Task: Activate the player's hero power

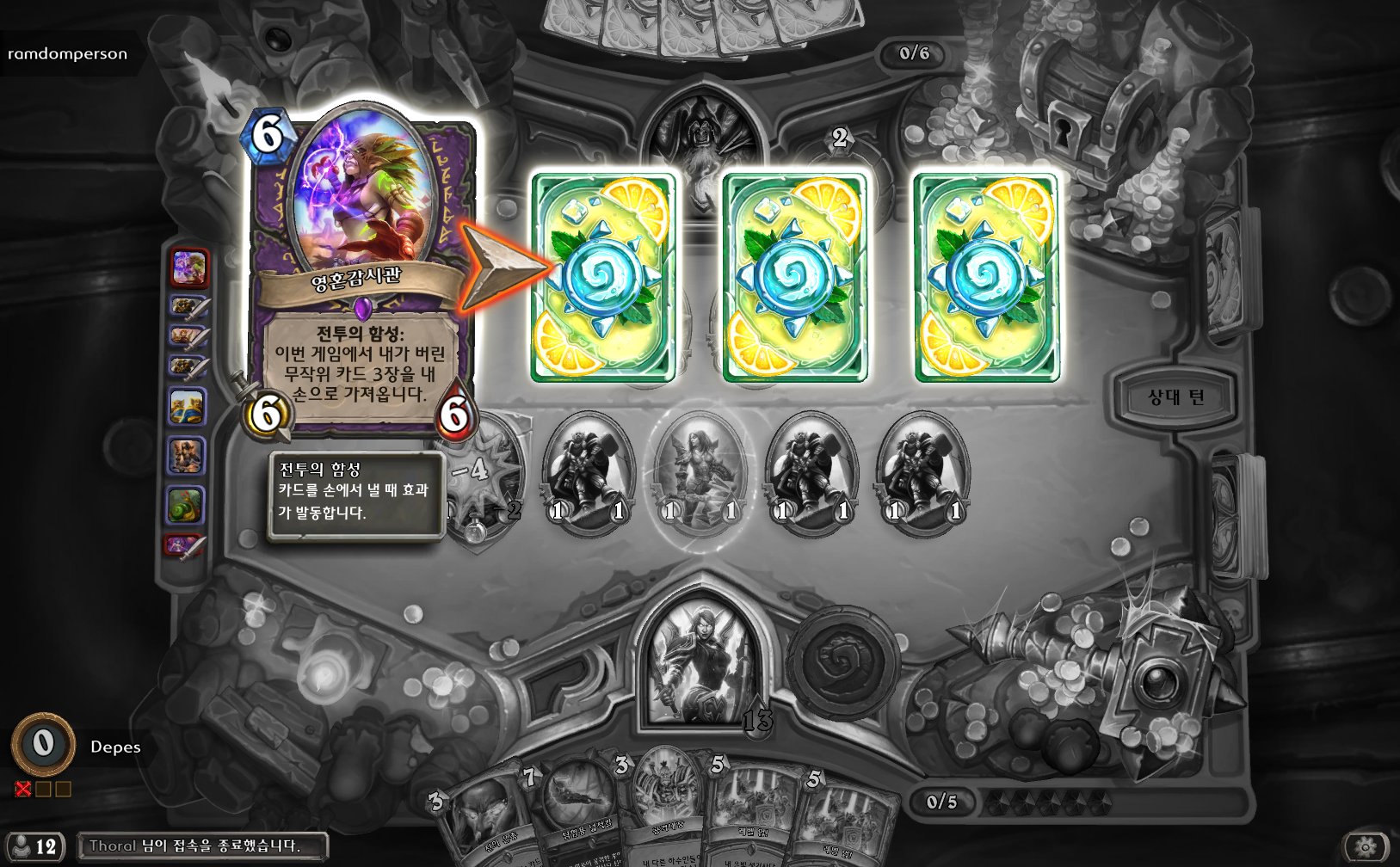Action: (842, 662)
